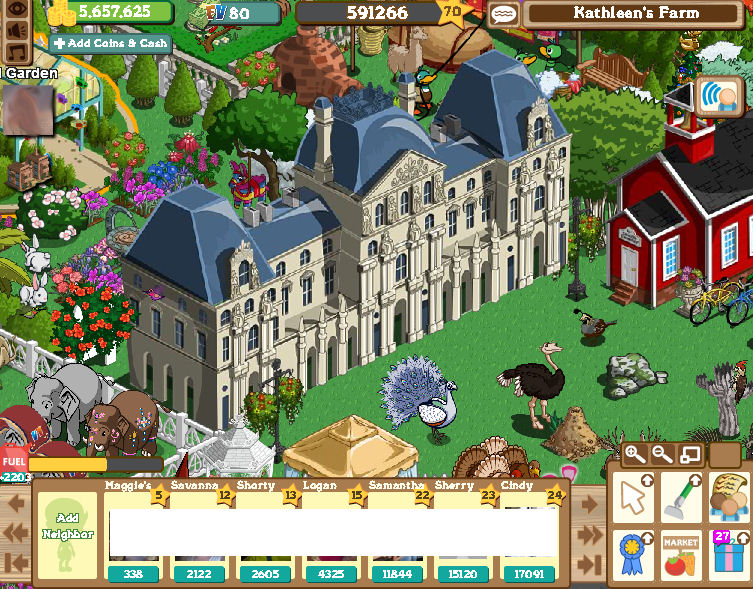Screen dimensions: 753x589
Task: Open the speech bubble beside the farm name
Action: click(x=502, y=14)
